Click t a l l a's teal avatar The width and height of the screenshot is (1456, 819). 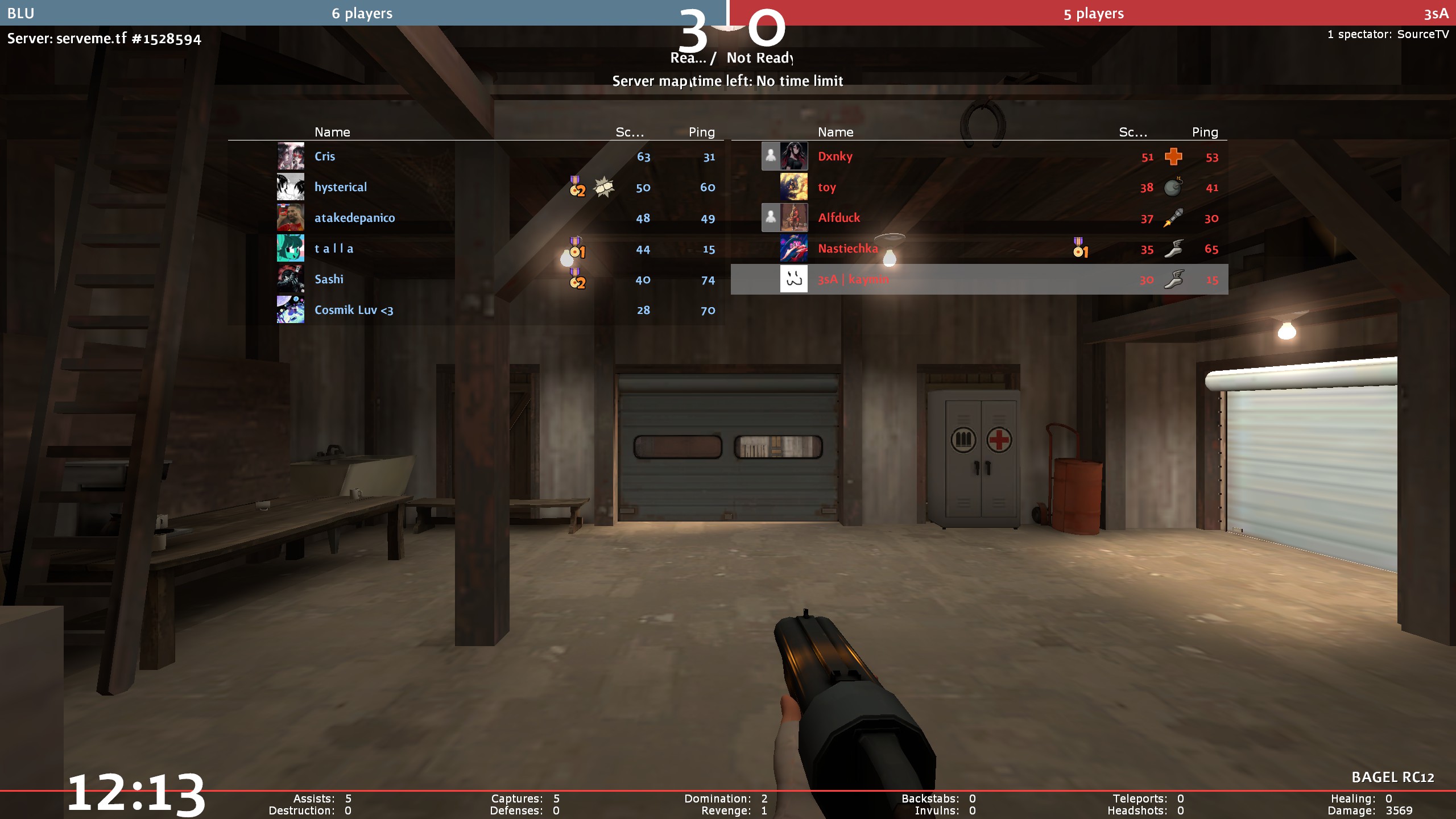[x=291, y=249]
